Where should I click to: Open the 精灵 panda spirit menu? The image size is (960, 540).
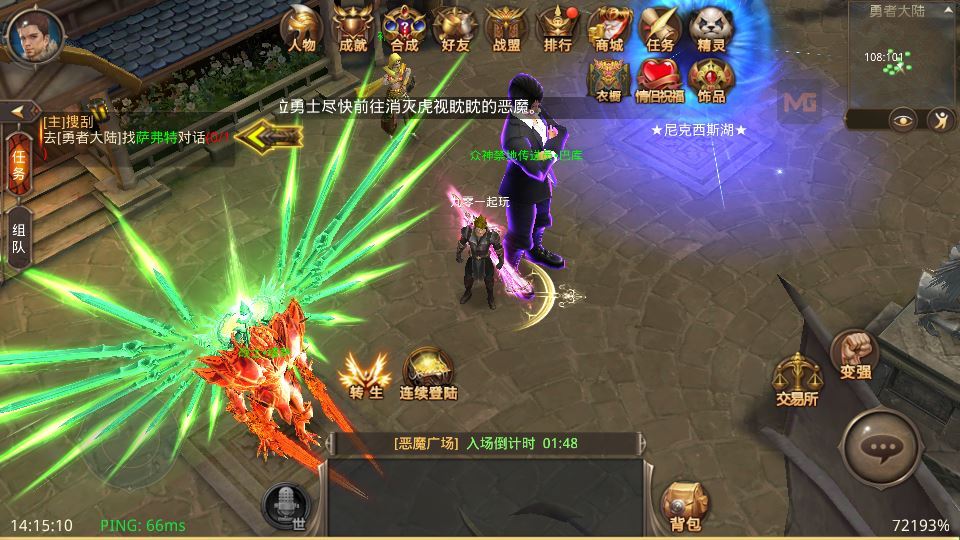click(711, 27)
